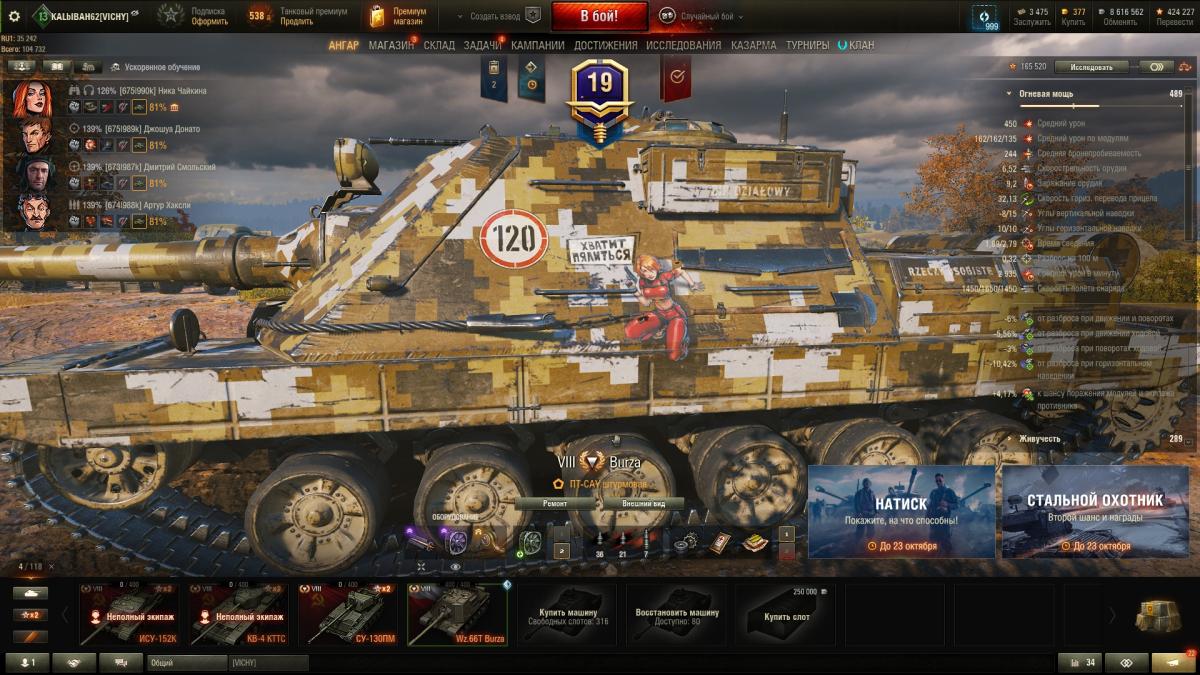The height and width of the screenshot is (675, 1200).
Task: Open the КЛАН tab
Action: tap(860, 45)
